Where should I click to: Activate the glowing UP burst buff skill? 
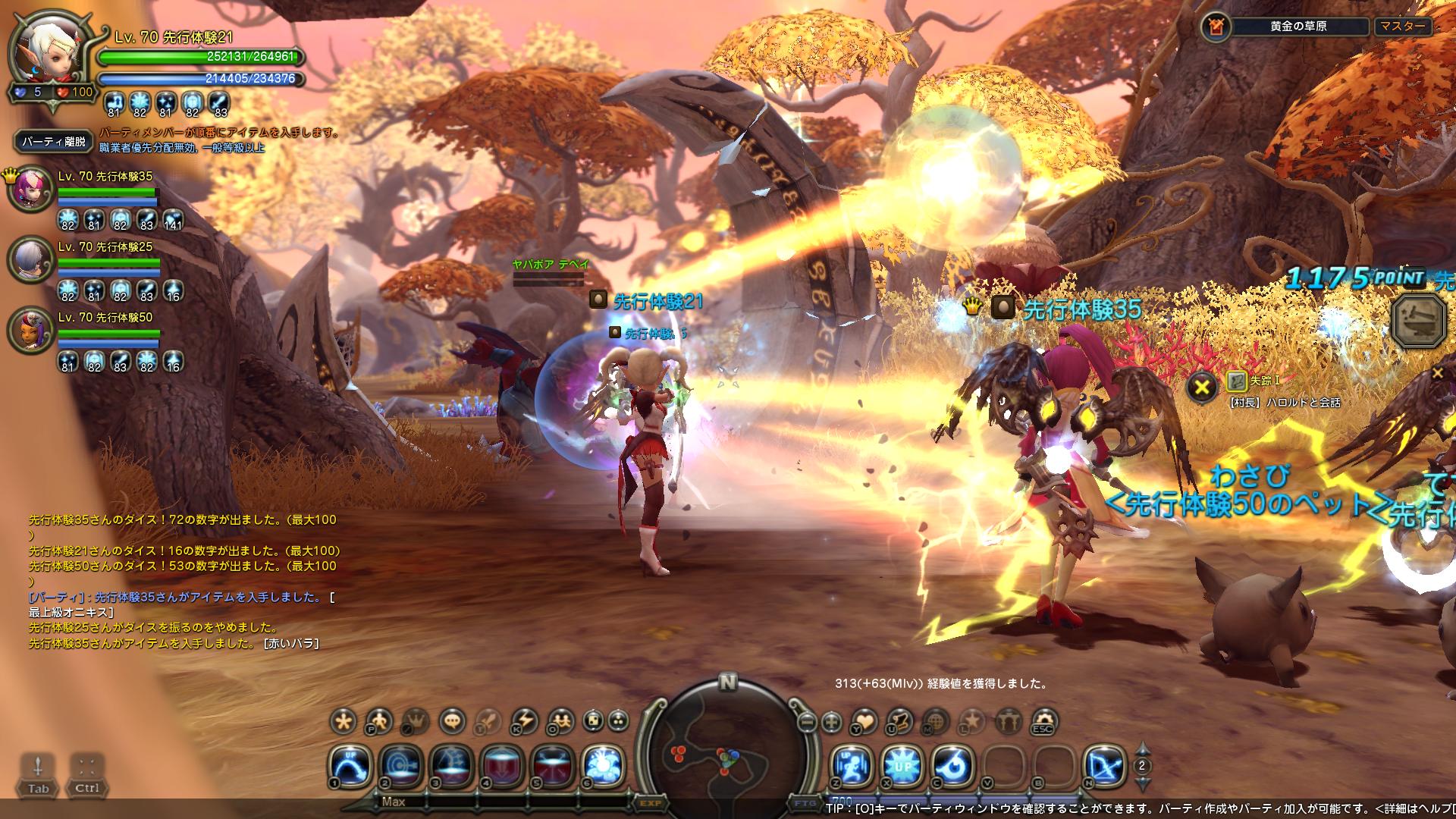point(902,765)
